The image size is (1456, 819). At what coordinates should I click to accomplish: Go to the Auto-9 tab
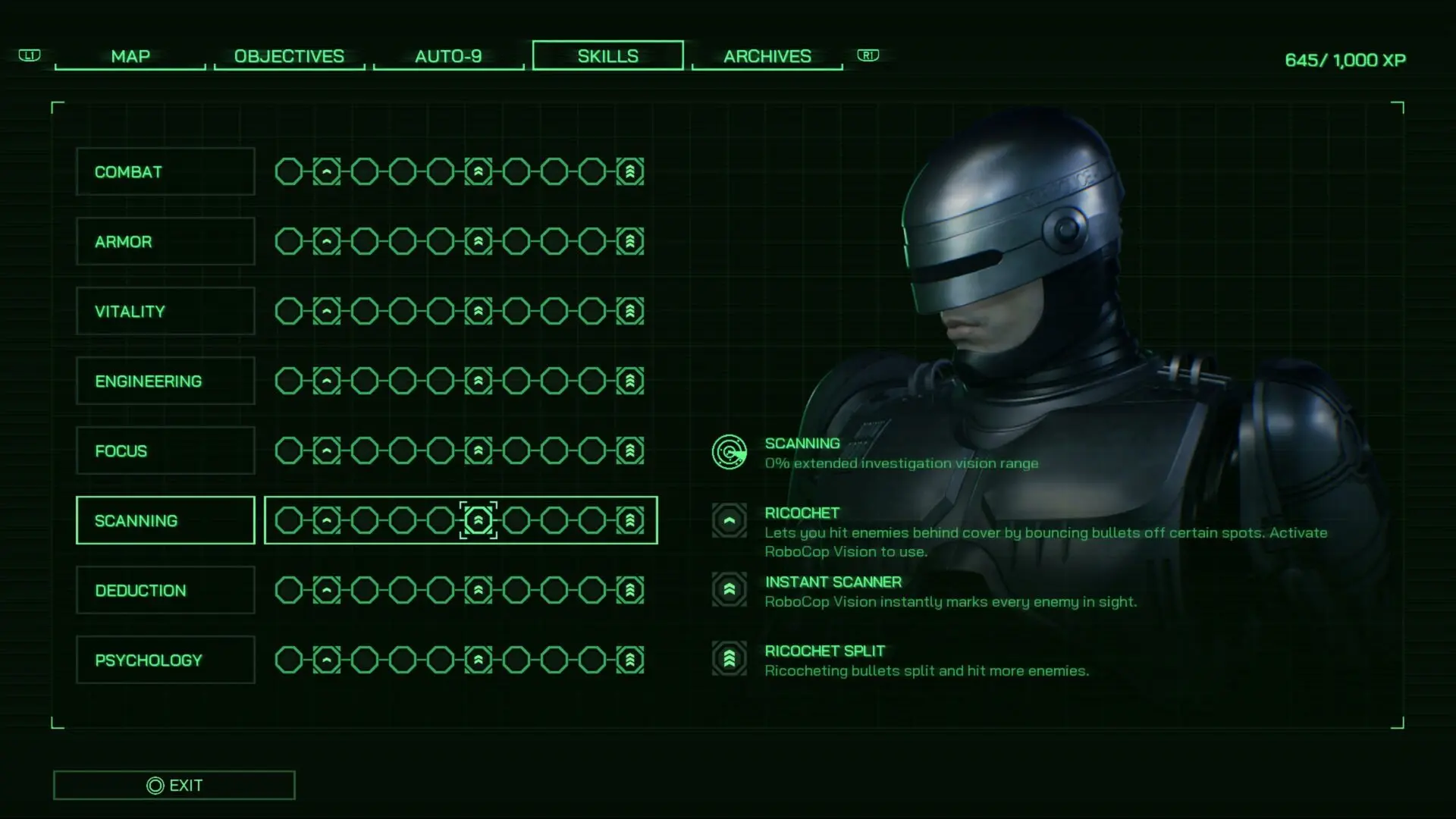point(448,56)
